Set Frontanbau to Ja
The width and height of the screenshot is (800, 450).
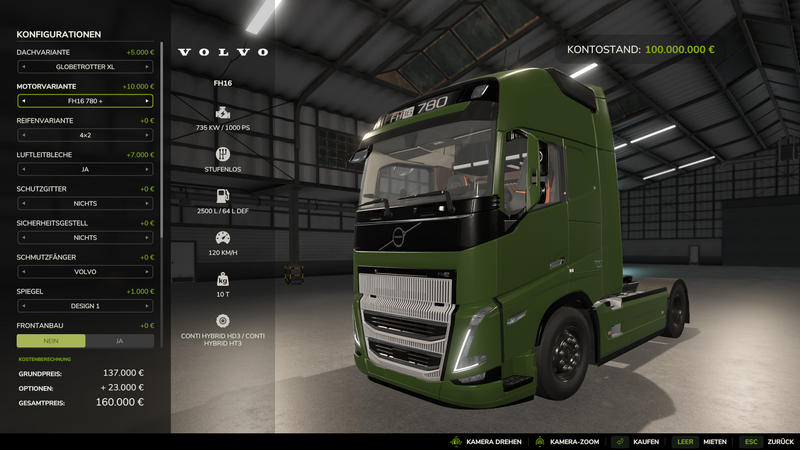(x=120, y=340)
